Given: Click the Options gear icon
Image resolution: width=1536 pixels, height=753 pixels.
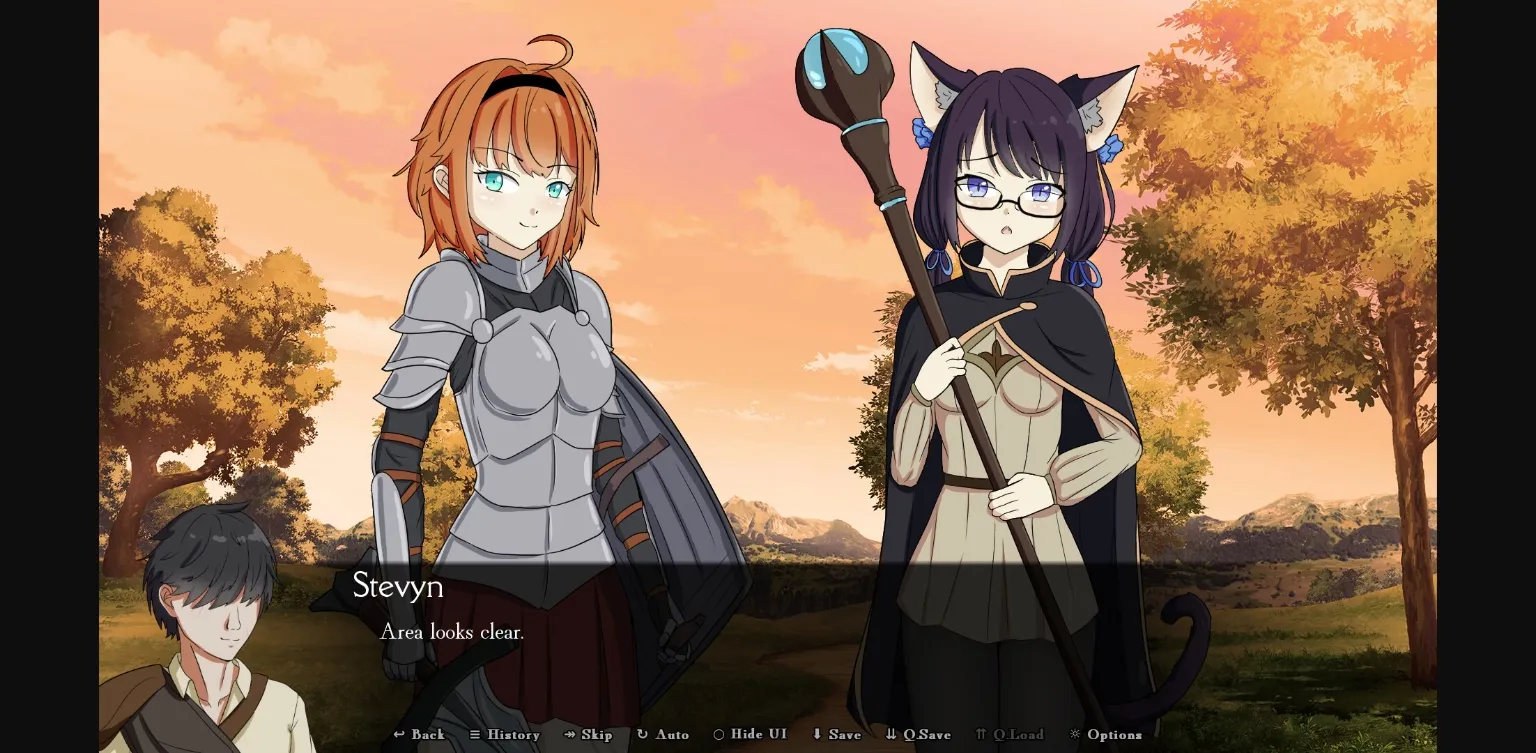Looking at the screenshot, I should coord(1075,734).
